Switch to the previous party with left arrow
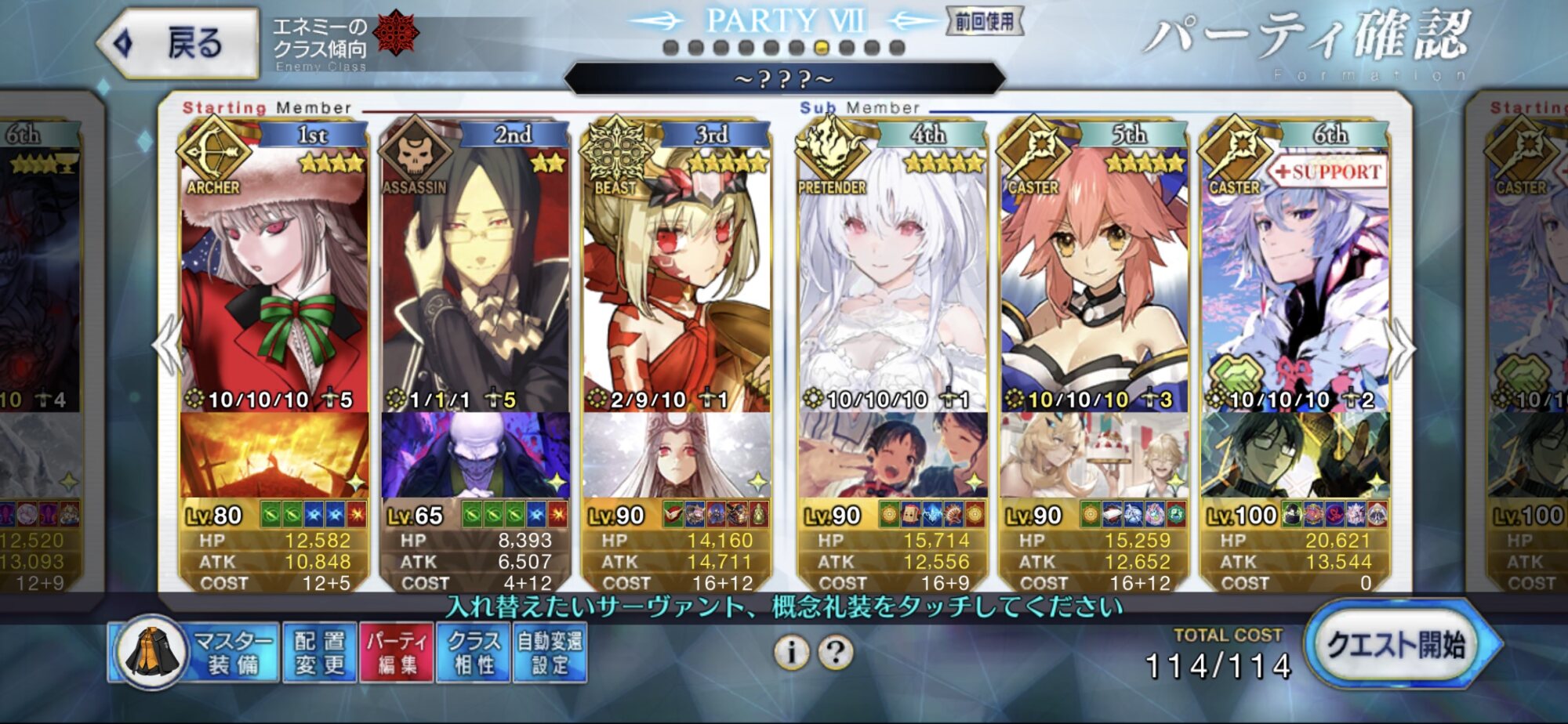 point(167,347)
